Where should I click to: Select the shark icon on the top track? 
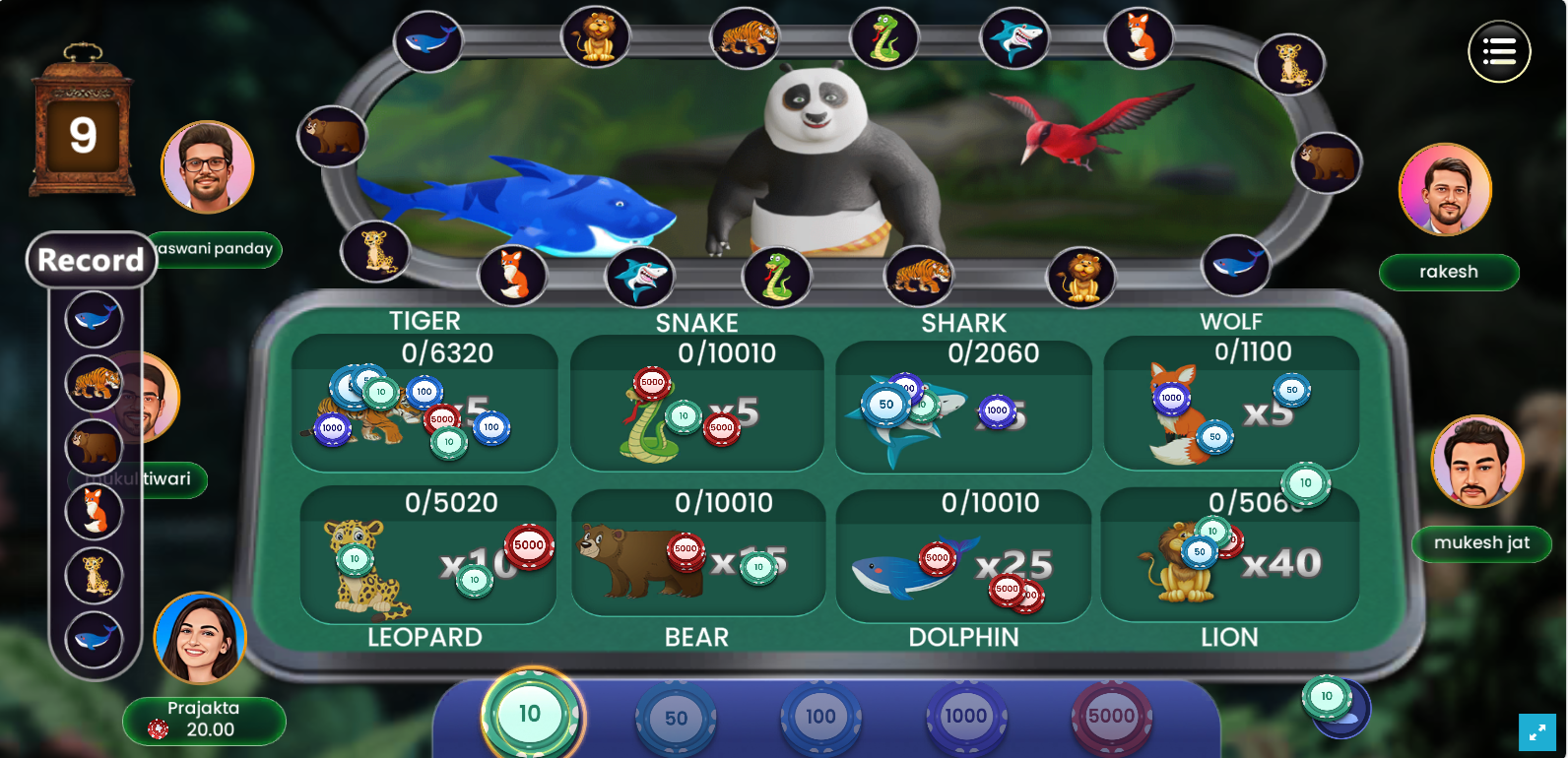(x=1014, y=37)
